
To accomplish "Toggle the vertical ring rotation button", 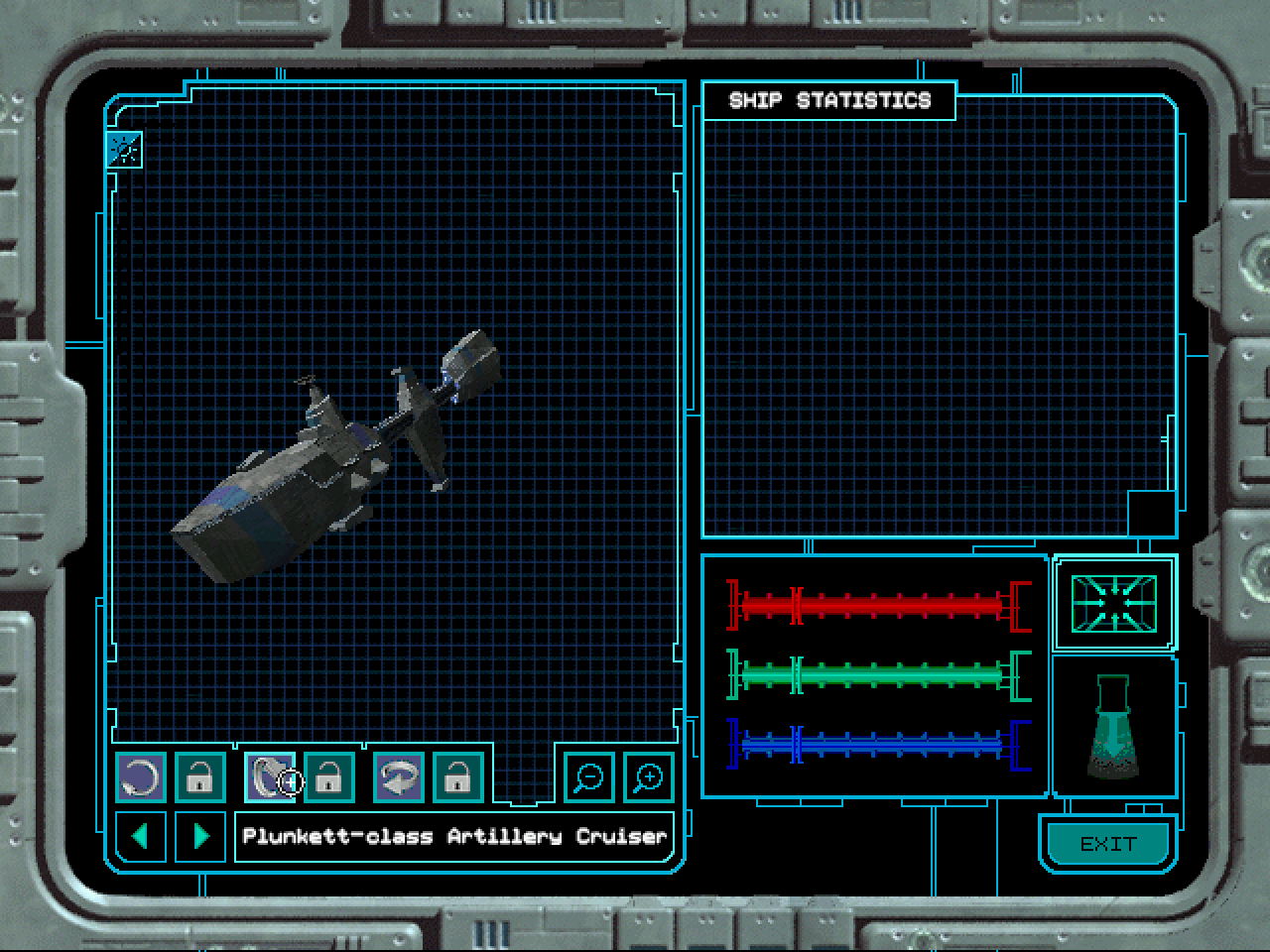I will (x=268, y=777).
